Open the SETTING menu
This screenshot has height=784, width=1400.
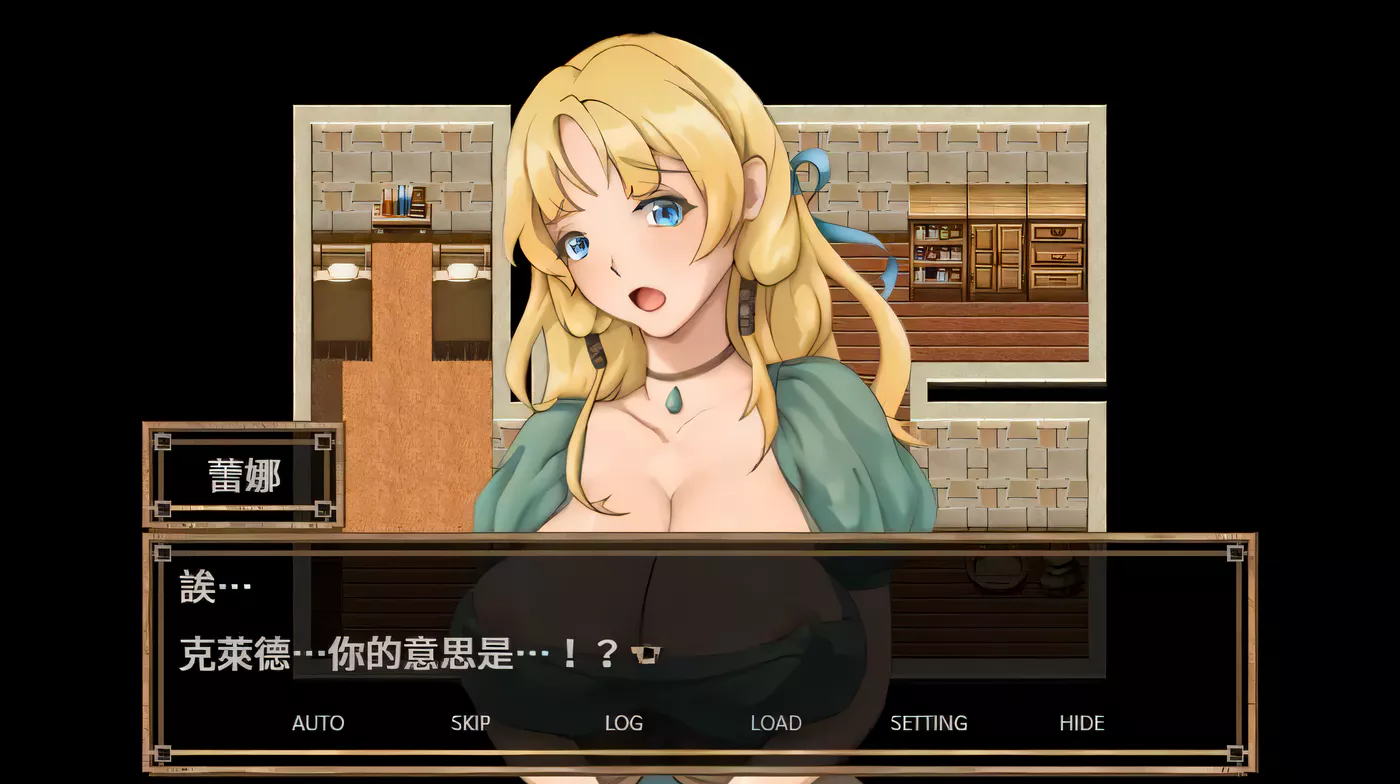pyautogui.click(x=928, y=723)
